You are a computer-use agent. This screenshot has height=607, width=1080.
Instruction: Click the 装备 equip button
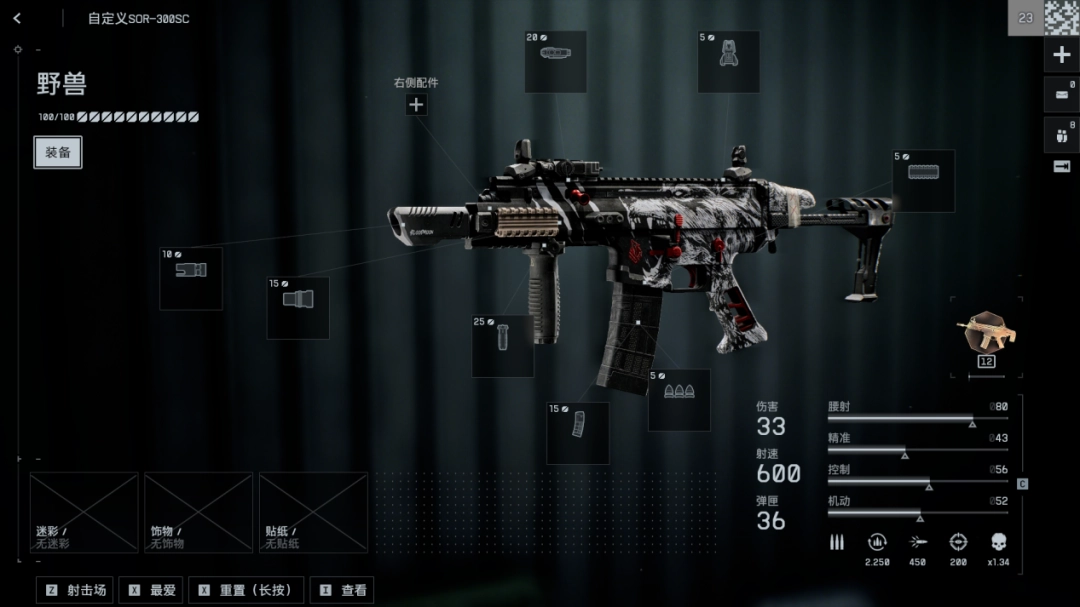tap(58, 152)
